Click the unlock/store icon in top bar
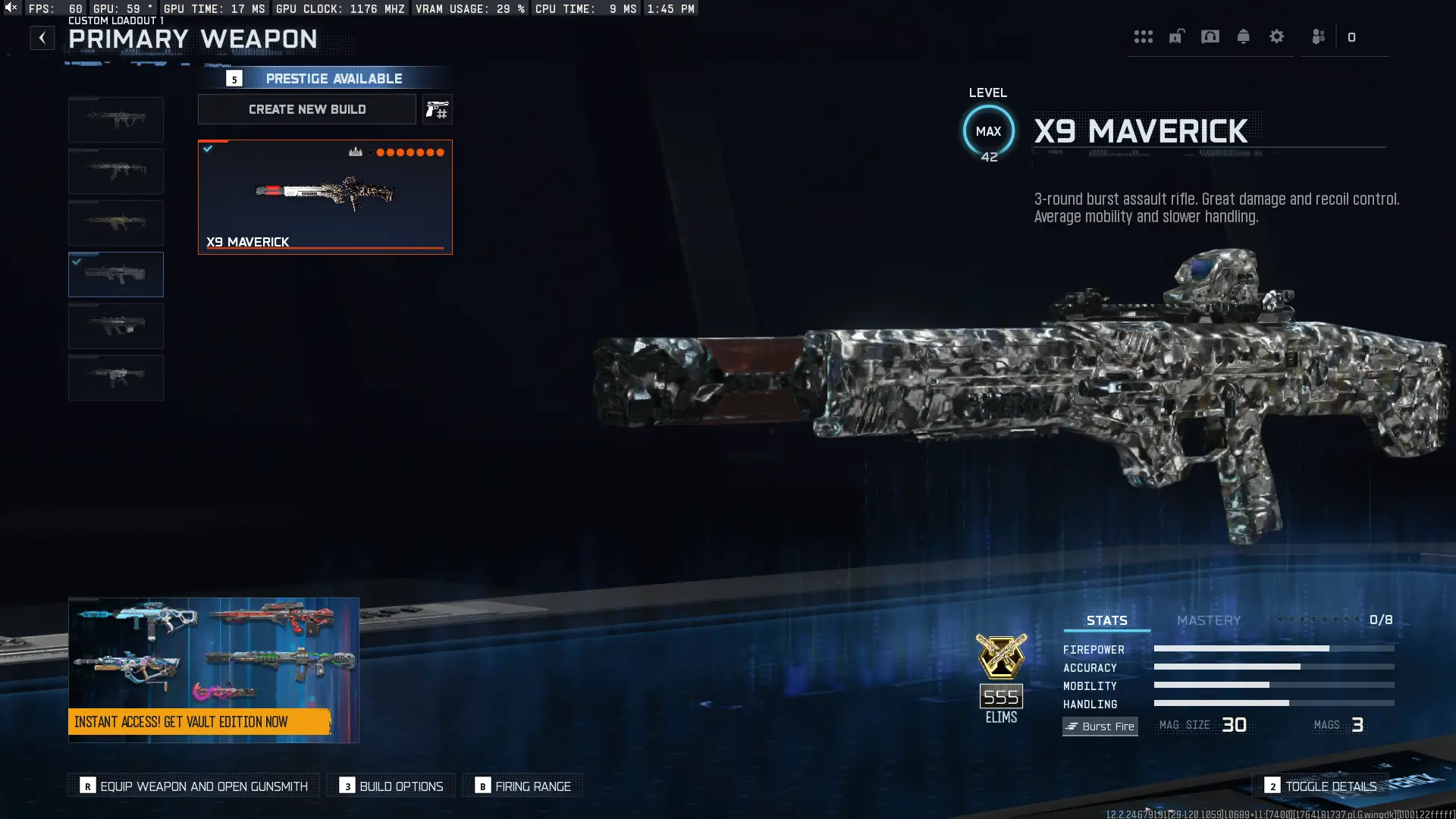1456x819 pixels. (x=1177, y=36)
